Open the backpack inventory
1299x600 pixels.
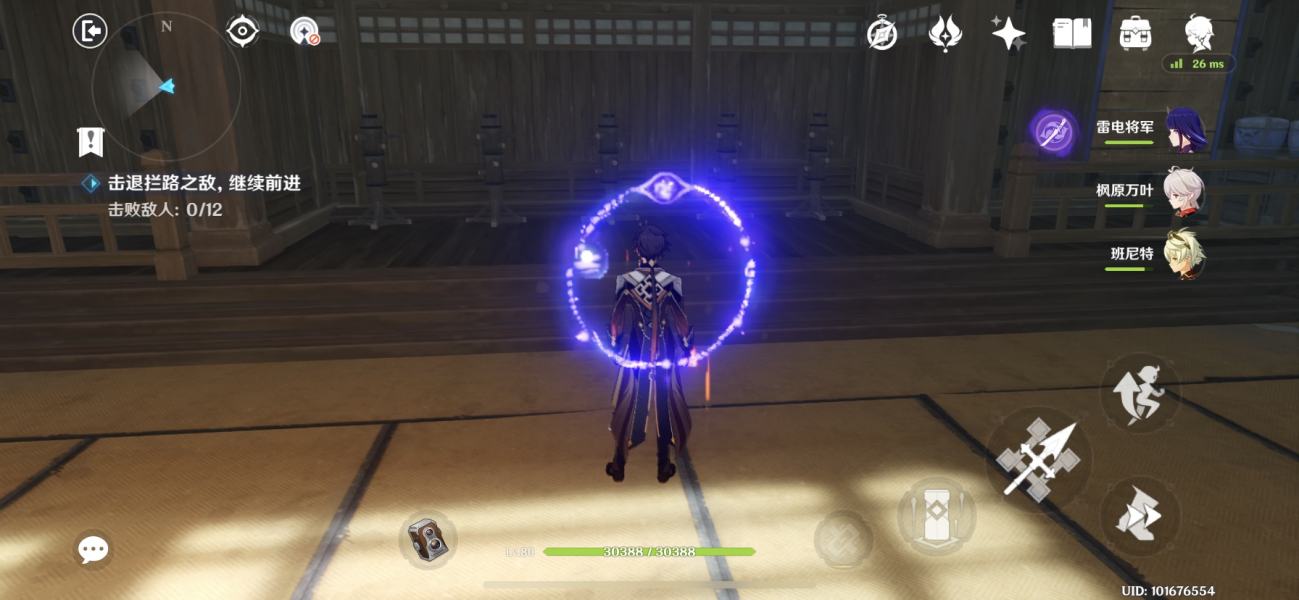1135,34
